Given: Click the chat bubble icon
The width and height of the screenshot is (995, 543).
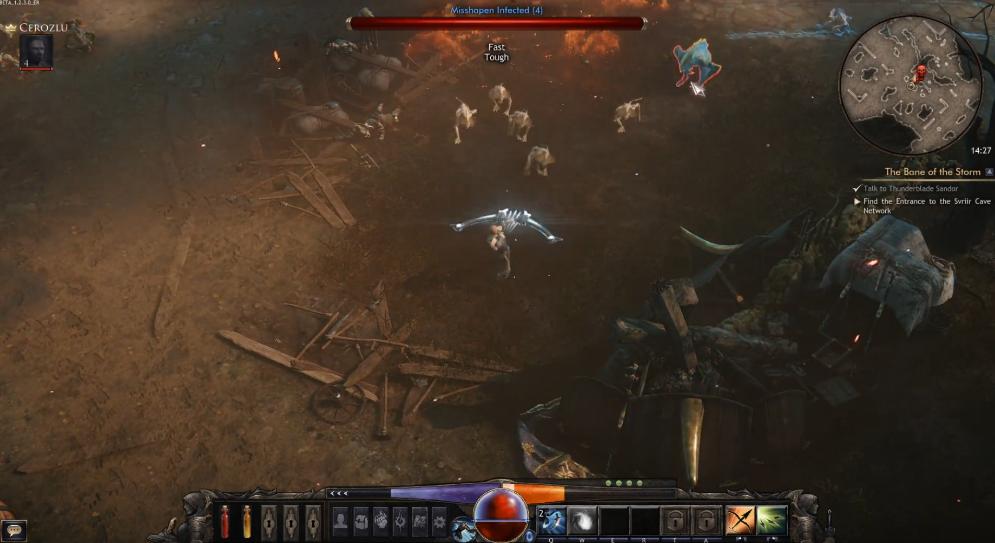Looking at the screenshot, I should (x=13, y=531).
